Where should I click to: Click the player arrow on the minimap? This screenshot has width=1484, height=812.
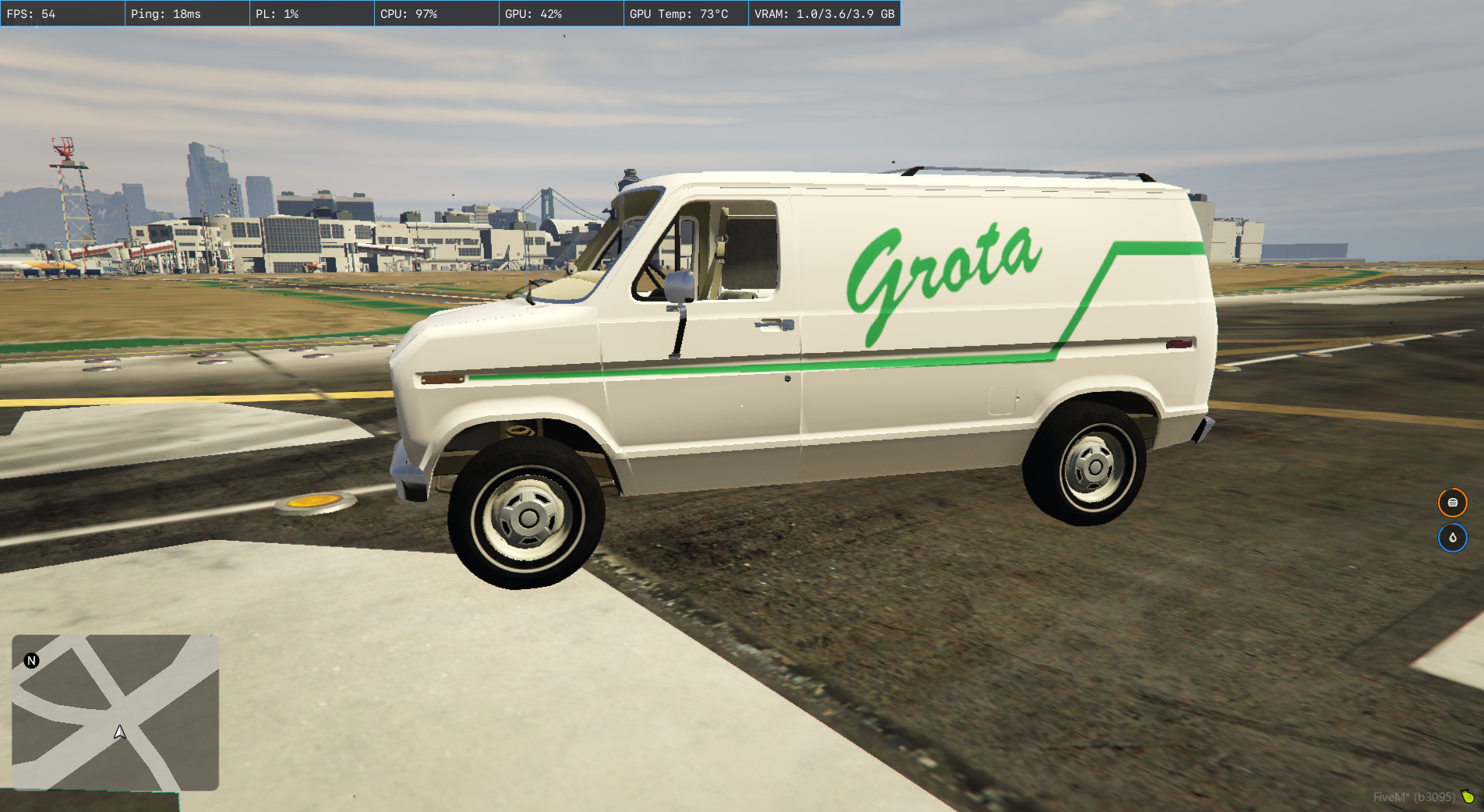pyautogui.click(x=120, y=733)
